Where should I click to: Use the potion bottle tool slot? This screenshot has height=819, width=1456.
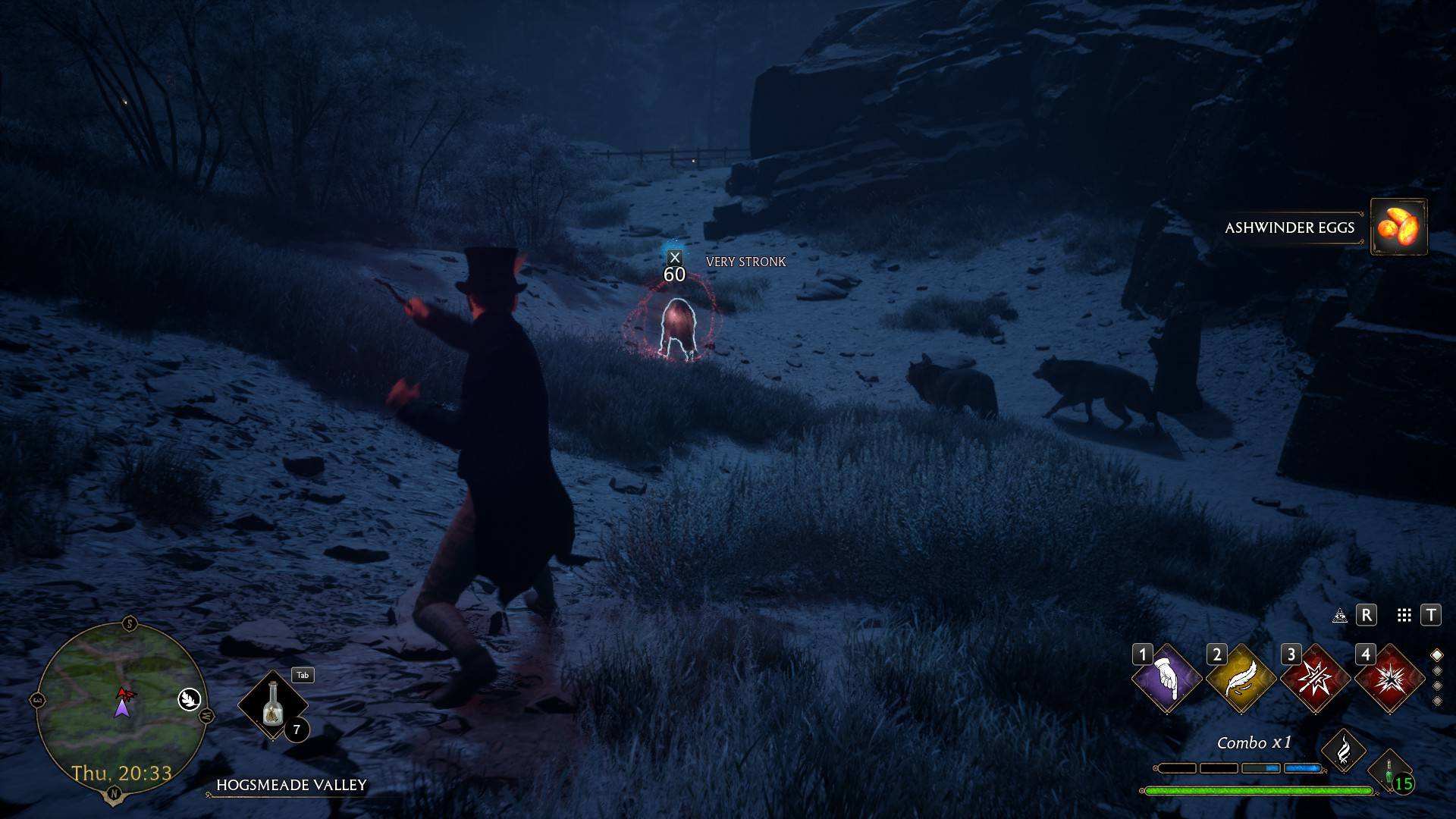(272, 705)
